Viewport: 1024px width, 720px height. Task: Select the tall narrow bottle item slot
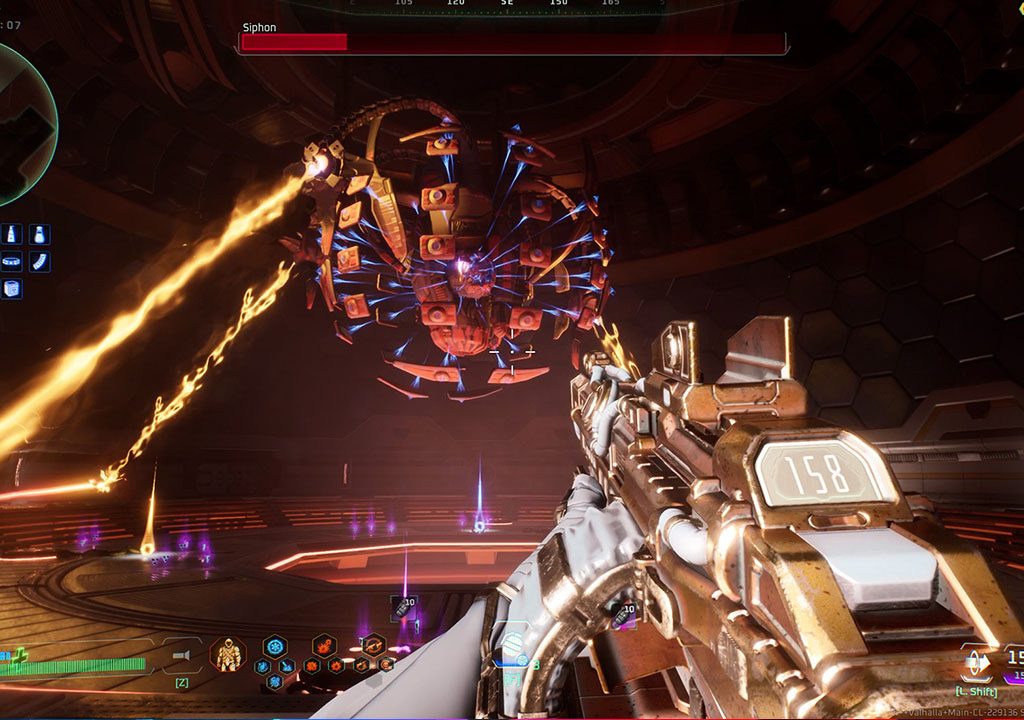point(12,235)
